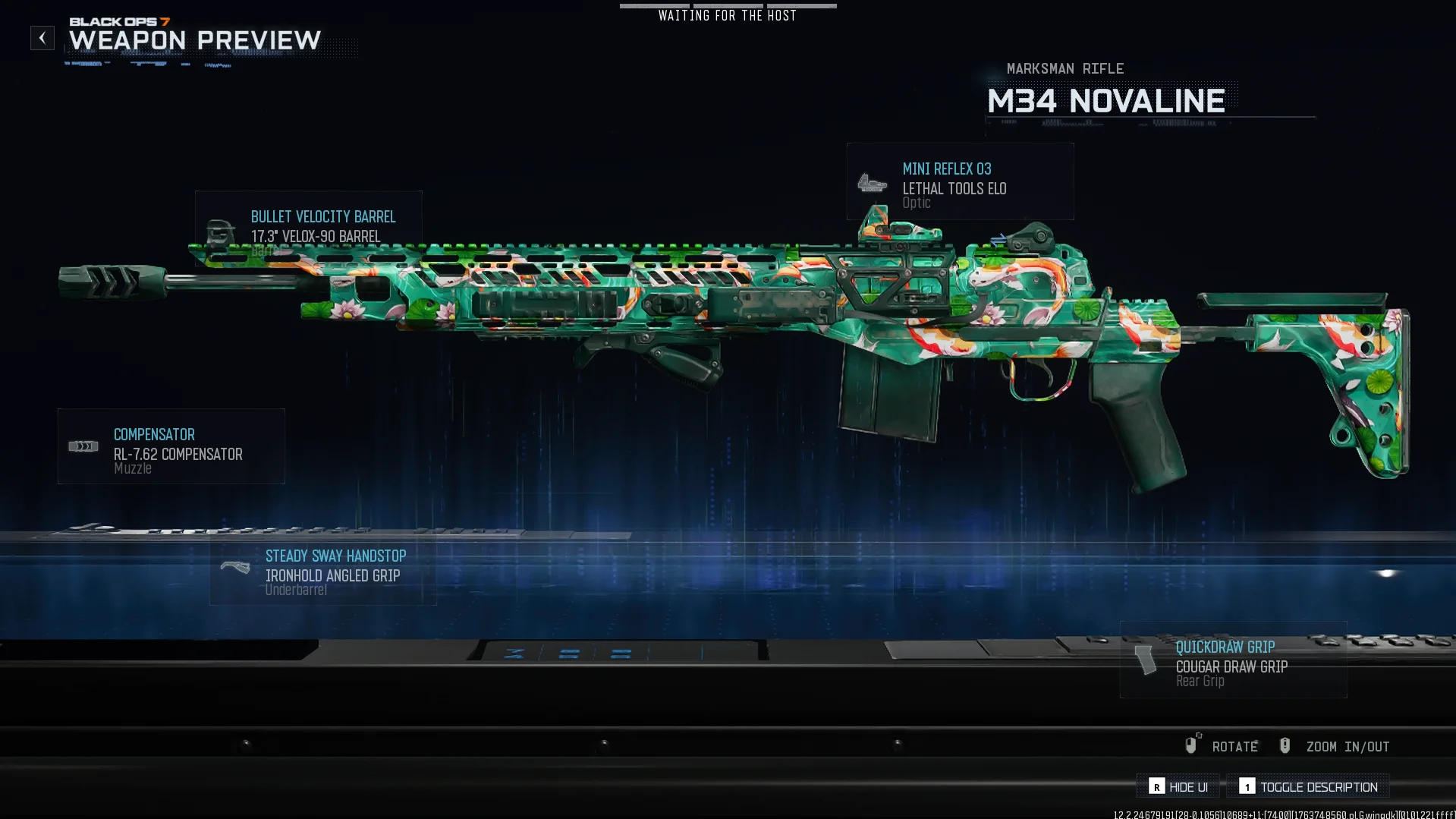Open the Weapon Preview header tab
The height and width of the screenshot is (819, 1456).
pos(193,41)
